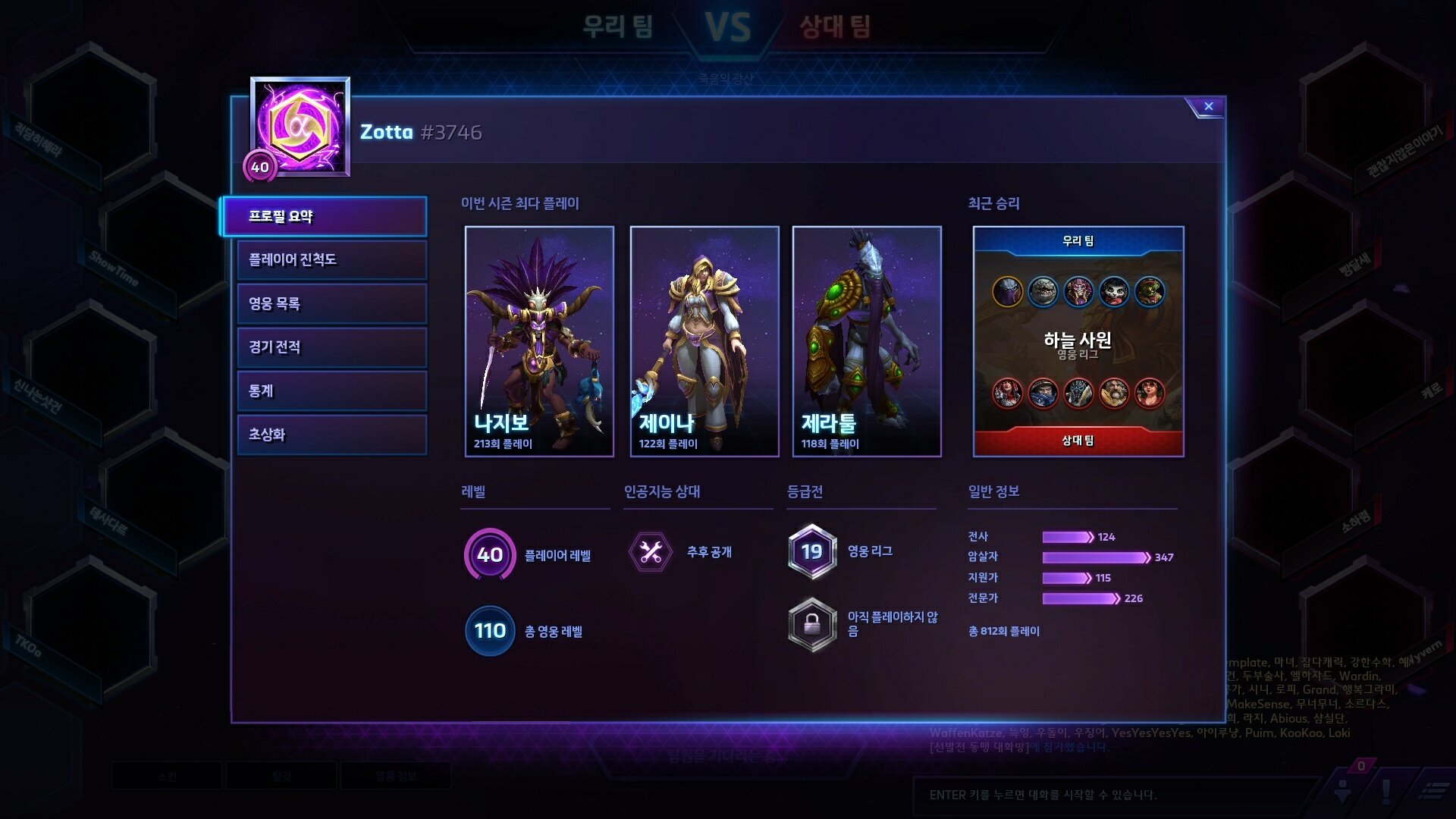Click Zotta's purple profile portrait

coord(300,126)
